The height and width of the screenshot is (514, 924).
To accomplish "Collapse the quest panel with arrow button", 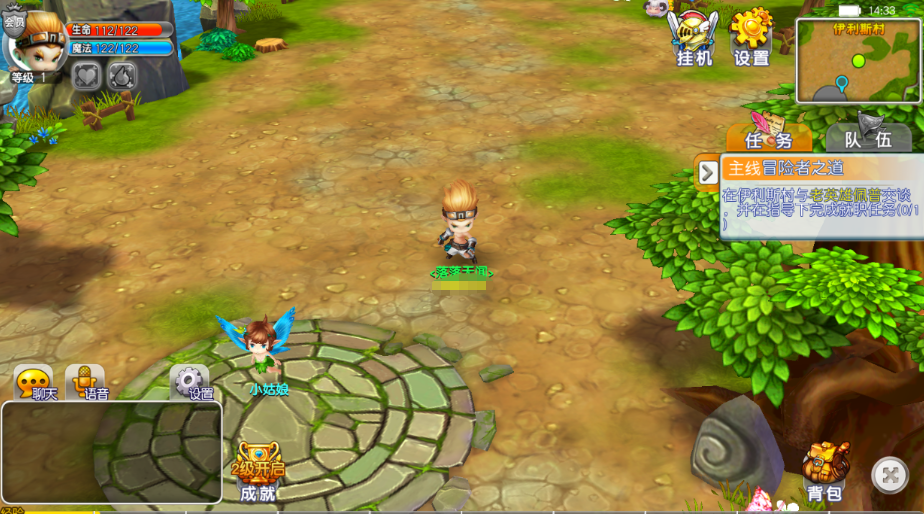I will point(708,172).
